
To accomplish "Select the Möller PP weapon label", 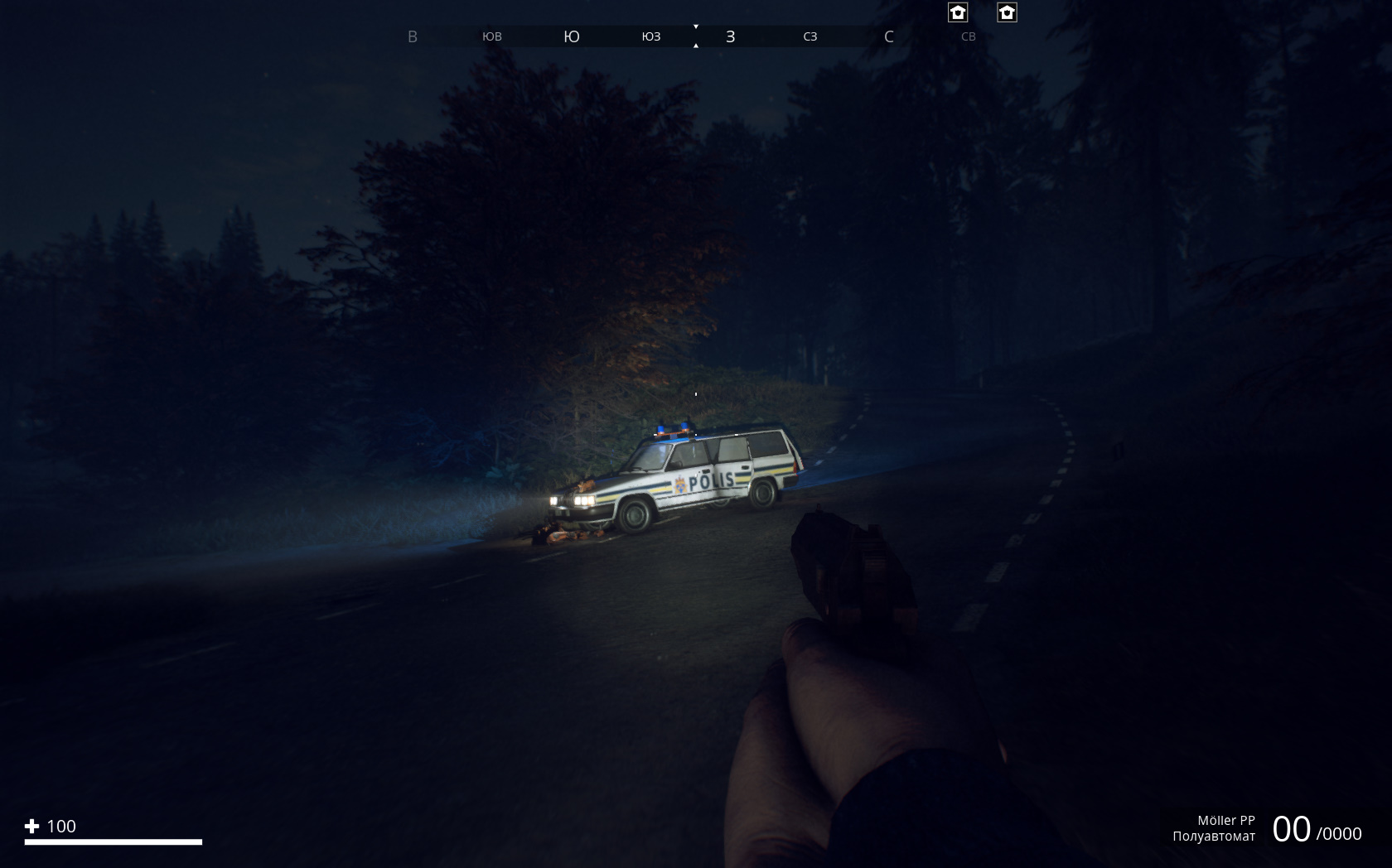I will click(x=1225, y=820).
